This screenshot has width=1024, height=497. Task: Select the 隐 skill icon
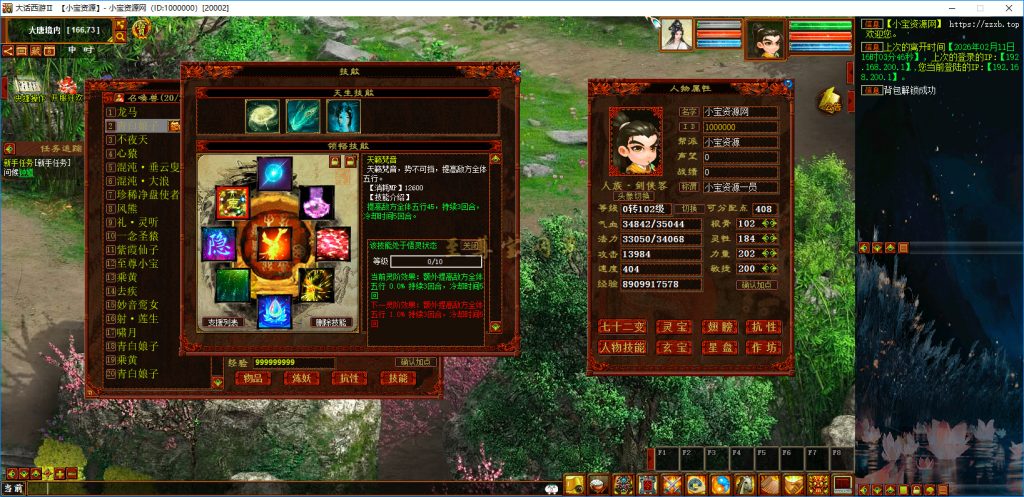218,244
